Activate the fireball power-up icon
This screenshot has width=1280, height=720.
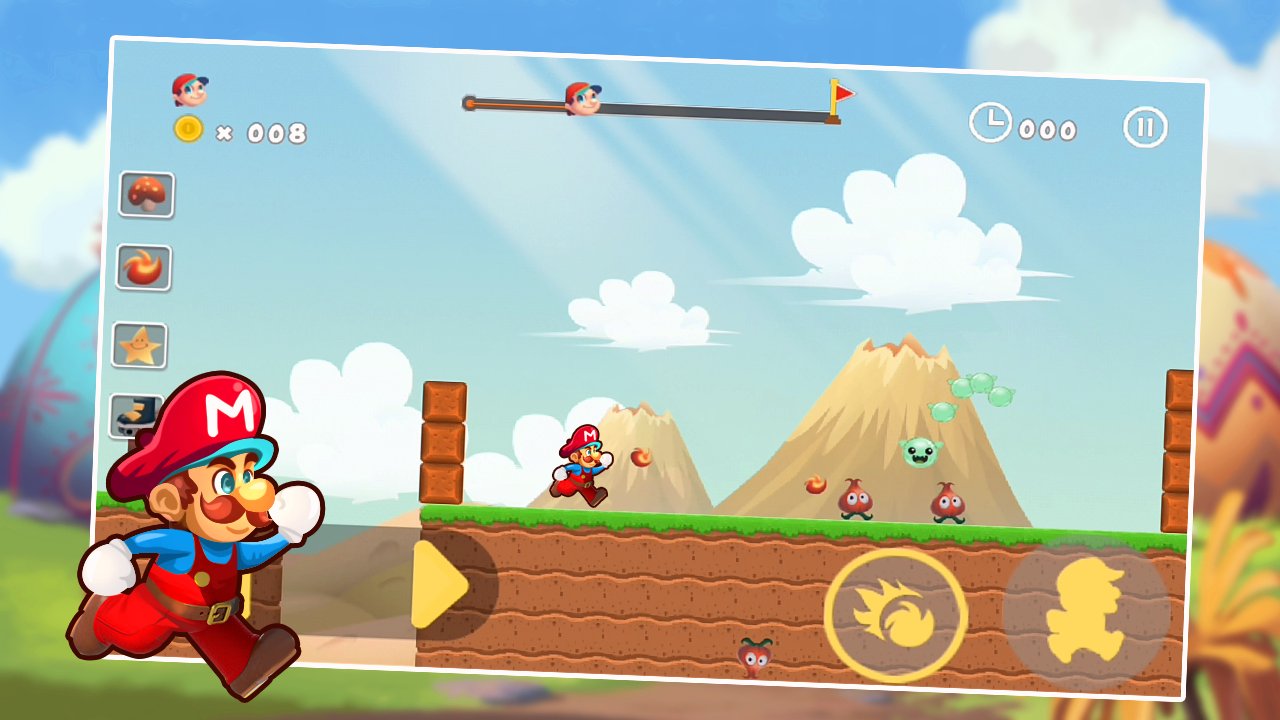click(143, 267)
